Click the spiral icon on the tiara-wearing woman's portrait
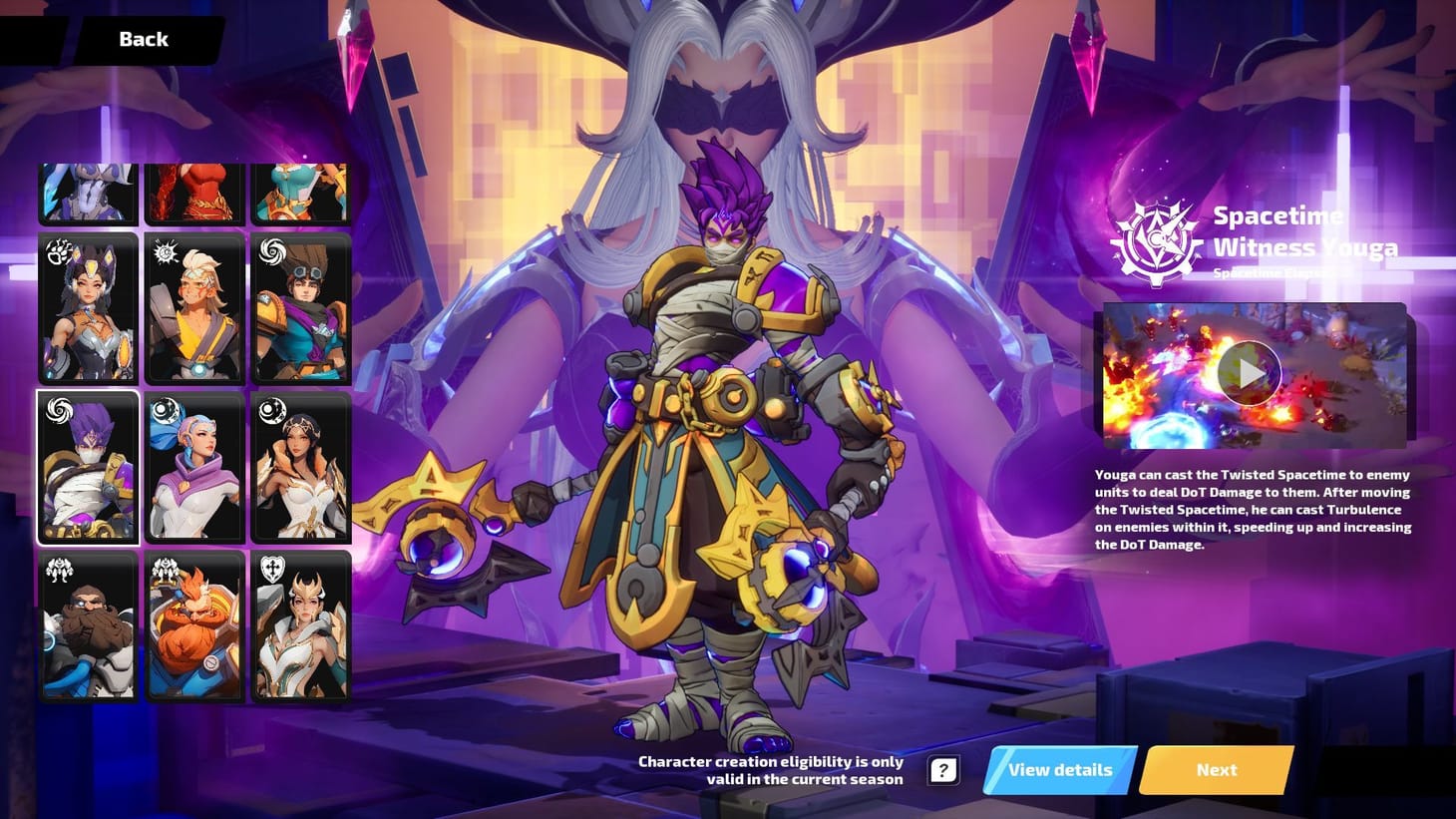Viewport: 1456px width, 819px height. (x=274, y=409)
